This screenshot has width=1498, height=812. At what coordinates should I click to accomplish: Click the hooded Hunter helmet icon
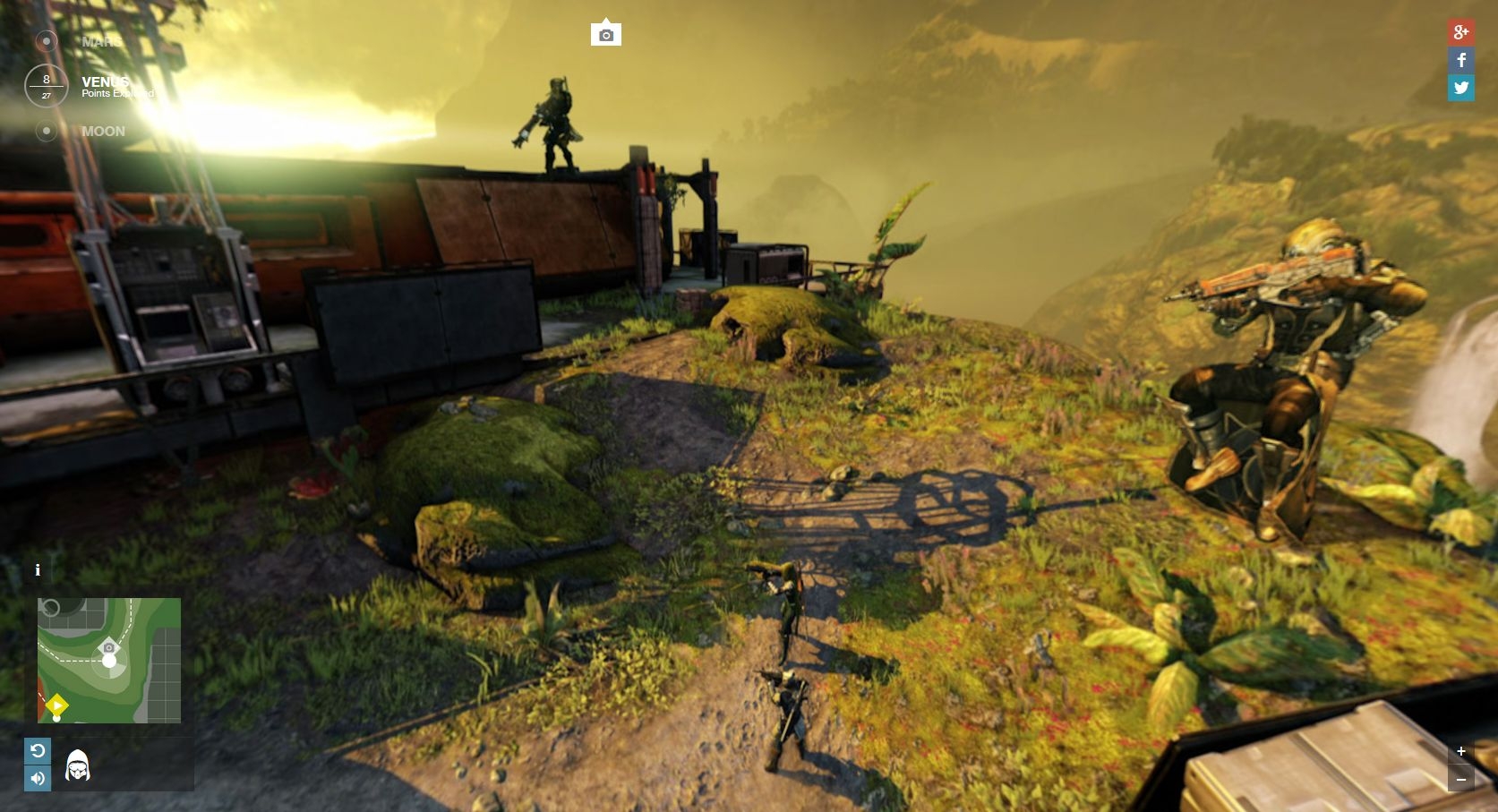pyautogui.click(x=78, y=765)
